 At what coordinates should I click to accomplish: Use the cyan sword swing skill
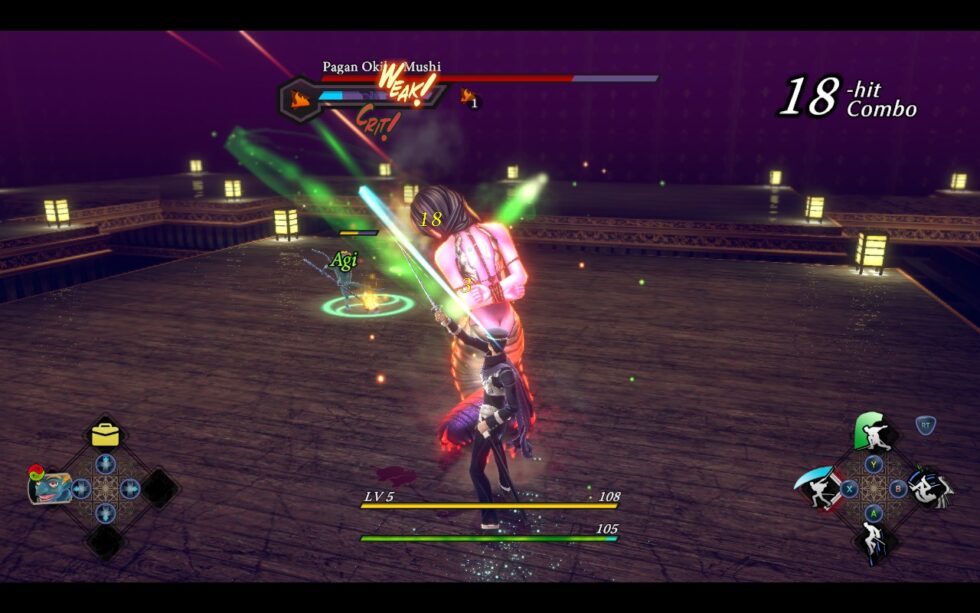[817, 488]
